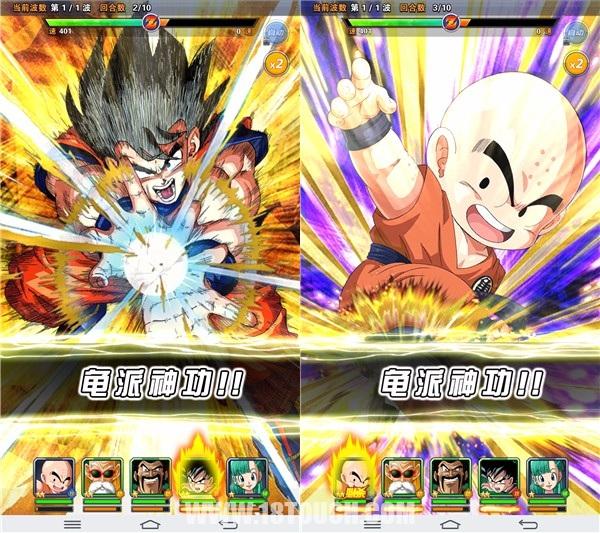Tap Android back button below Krillin's screen
This screenshot has height=533, width=600.
(527, 523)
